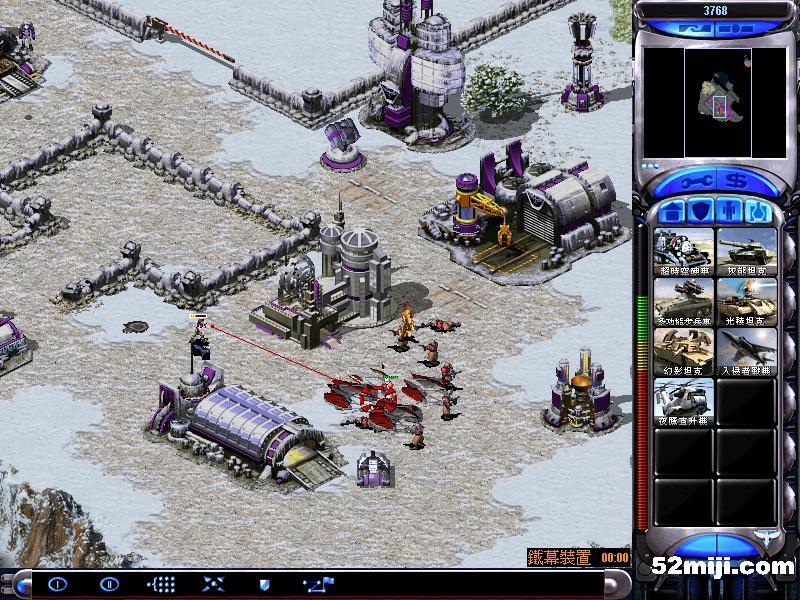
Task: Build a Prism Tank
Action: pyautogui.click(x=746, y=301)
